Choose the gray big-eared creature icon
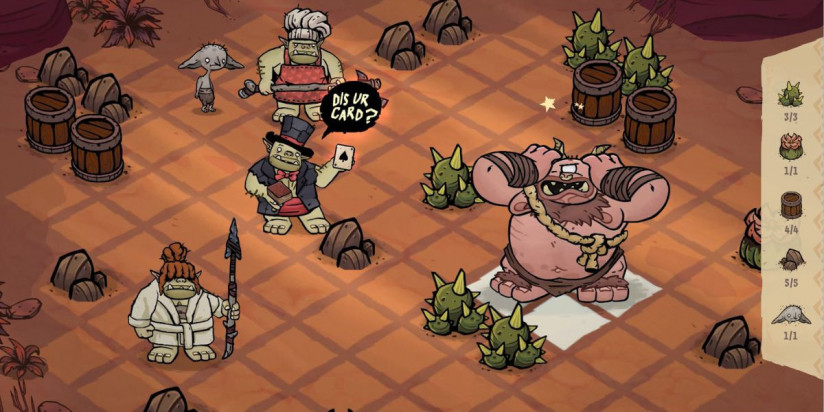 point(791,315)
